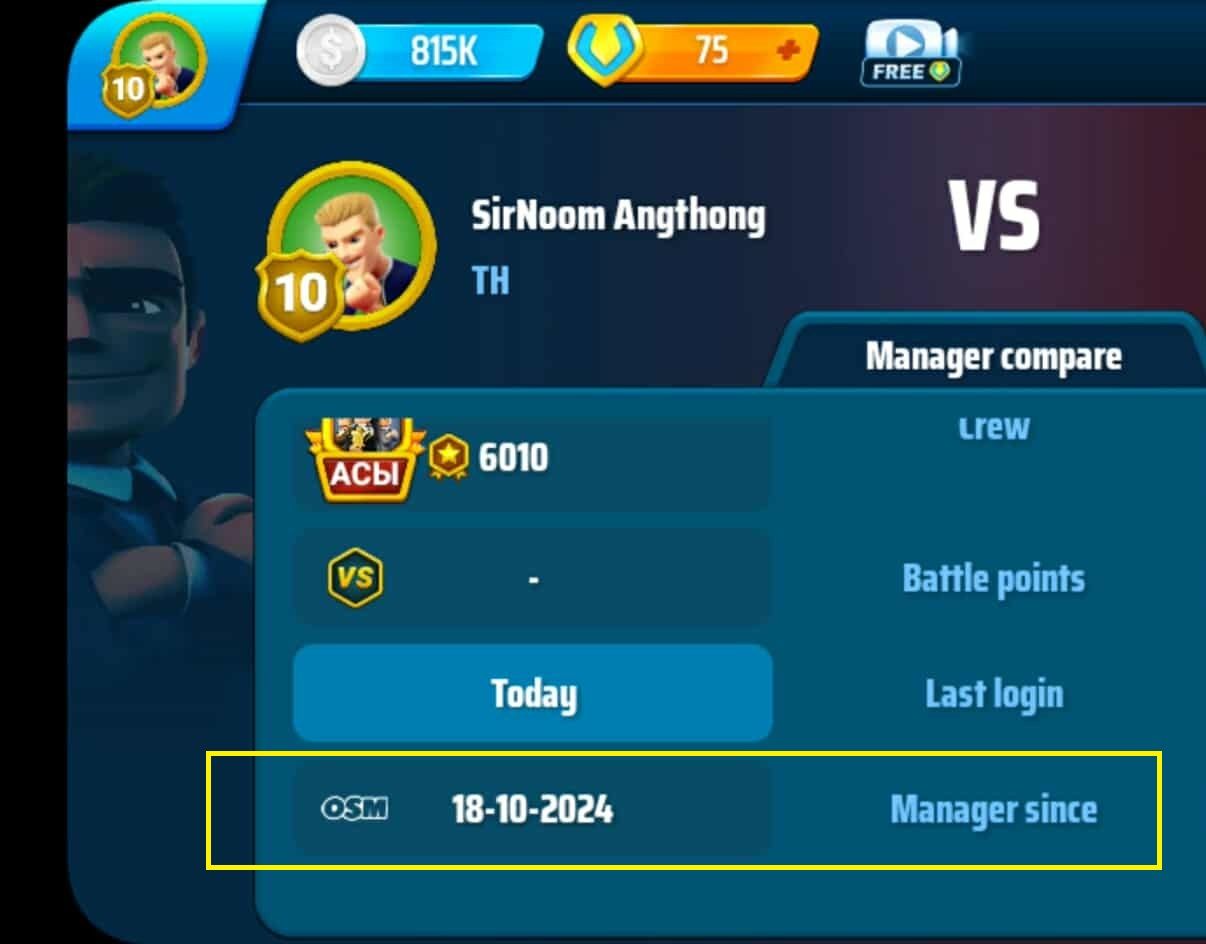This screenshot has height=944, width=1206.
Task: Tap the 815K silver coin balance
Action: [x=420, y=51]
